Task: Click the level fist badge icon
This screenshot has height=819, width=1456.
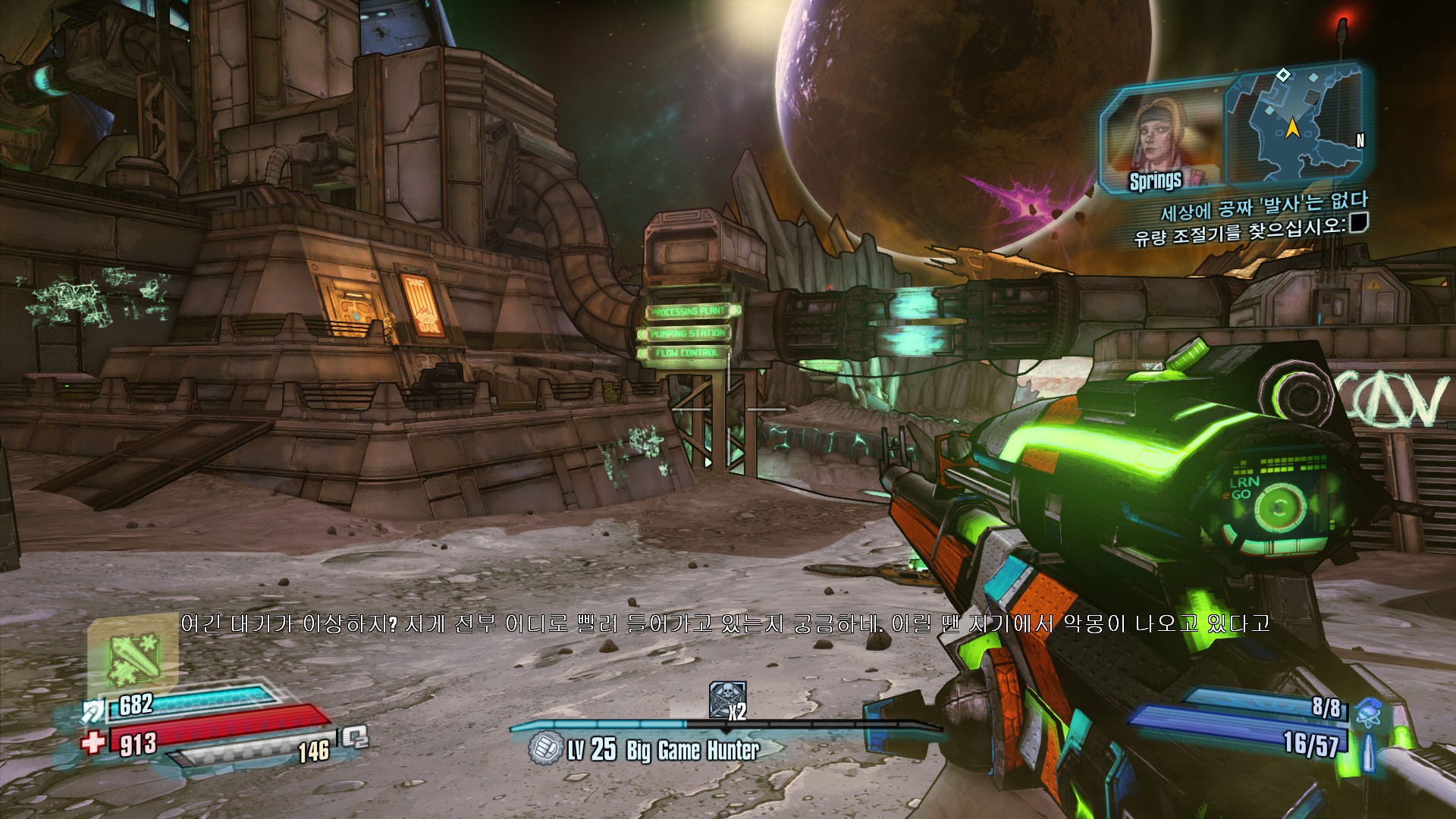Action: click(544, 748)
